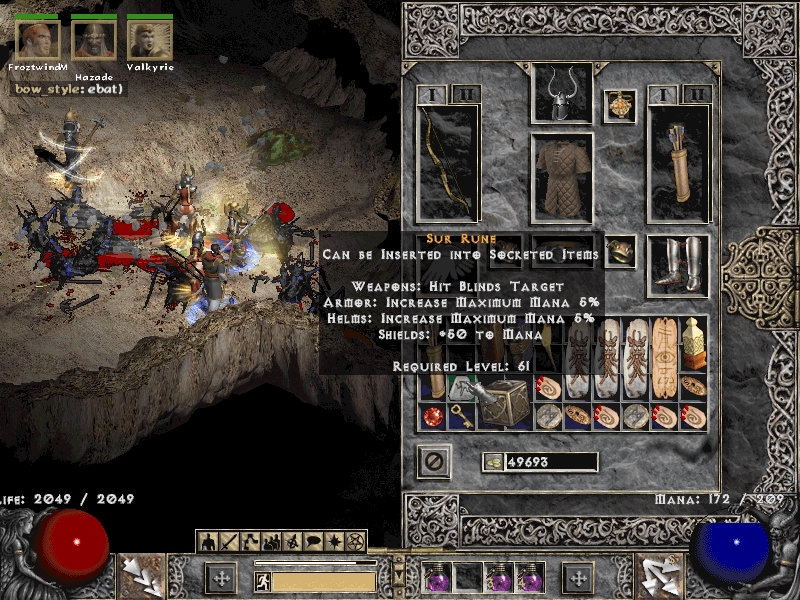Screen dimensions: 800x600
Task: Close the inventory panel
Action: click(x=434, y=461)
